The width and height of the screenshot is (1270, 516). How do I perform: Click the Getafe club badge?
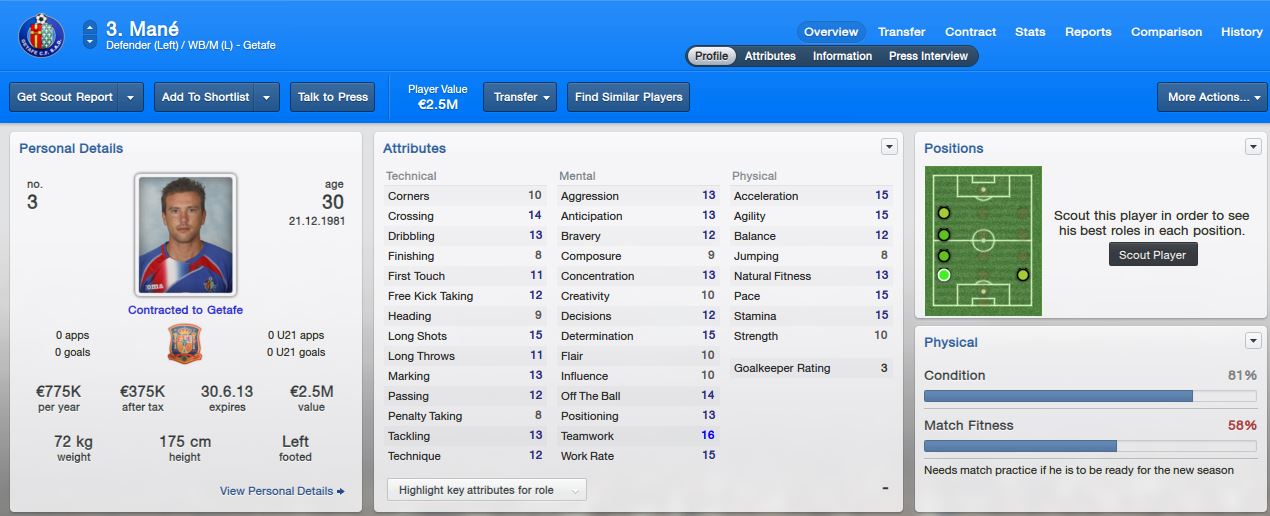[x=41, y=35]
